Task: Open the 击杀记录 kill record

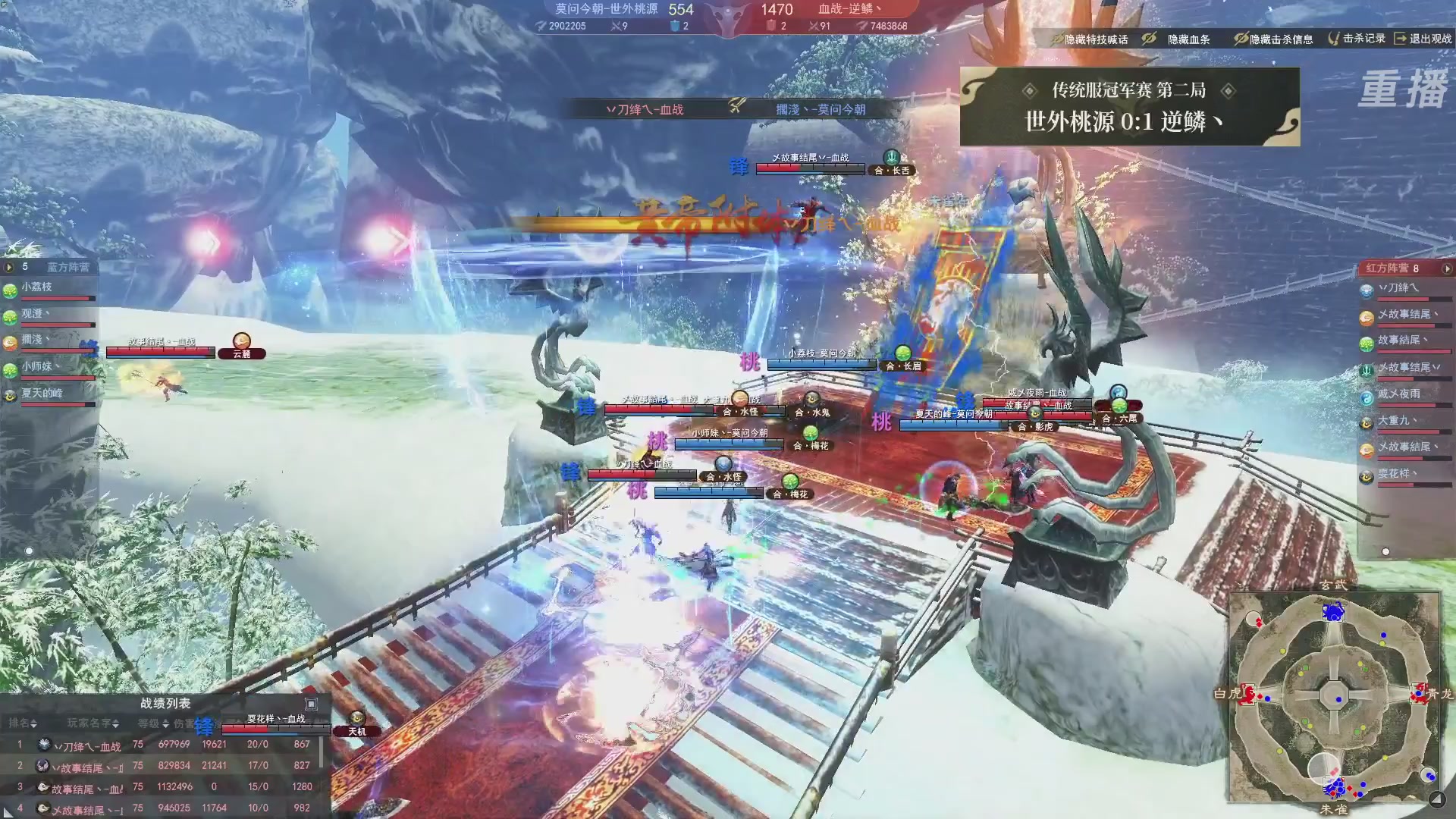Action: pyautogui.click(x=1356, y=38)
